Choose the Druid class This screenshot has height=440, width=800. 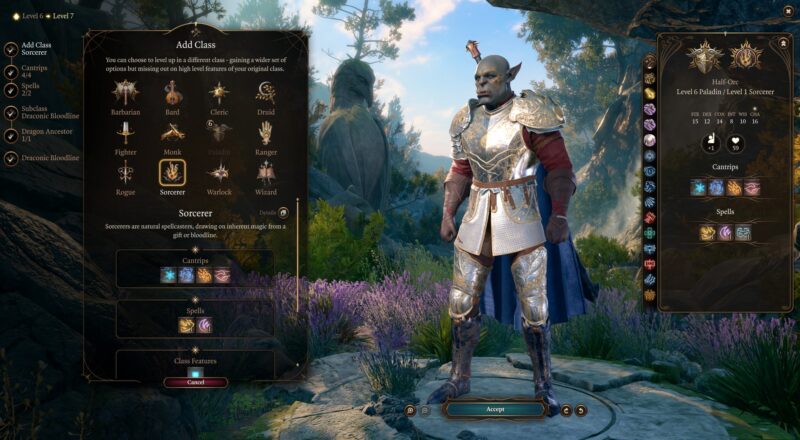(266, 94)
